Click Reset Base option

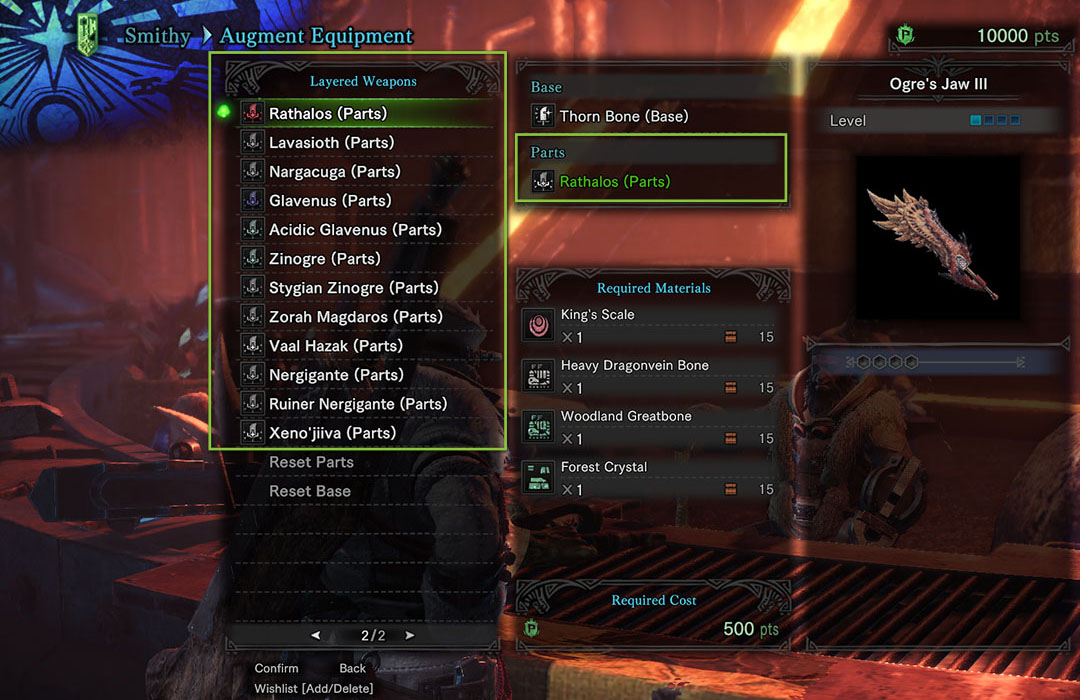pyautogui.click(x=310, y=491)
